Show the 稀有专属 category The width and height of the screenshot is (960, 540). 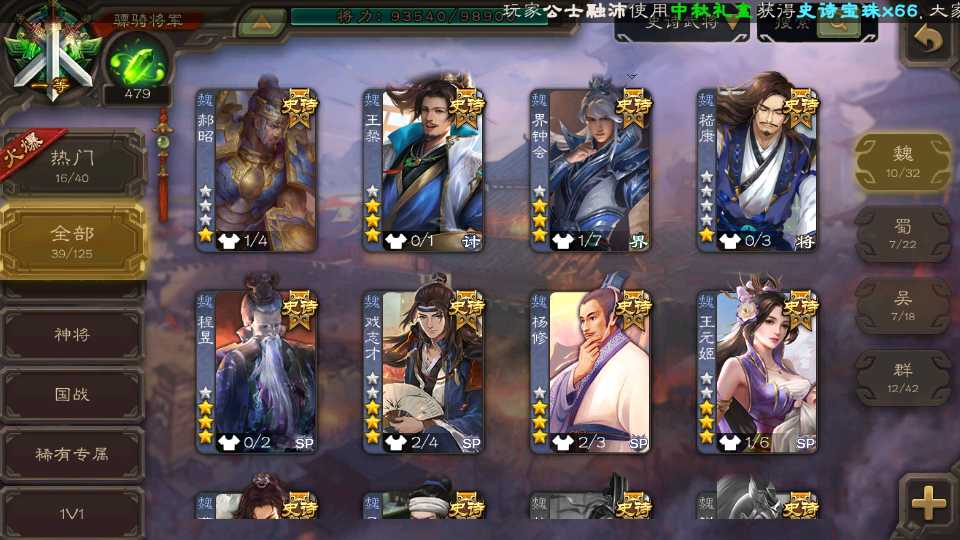click(x=72, y=454)
